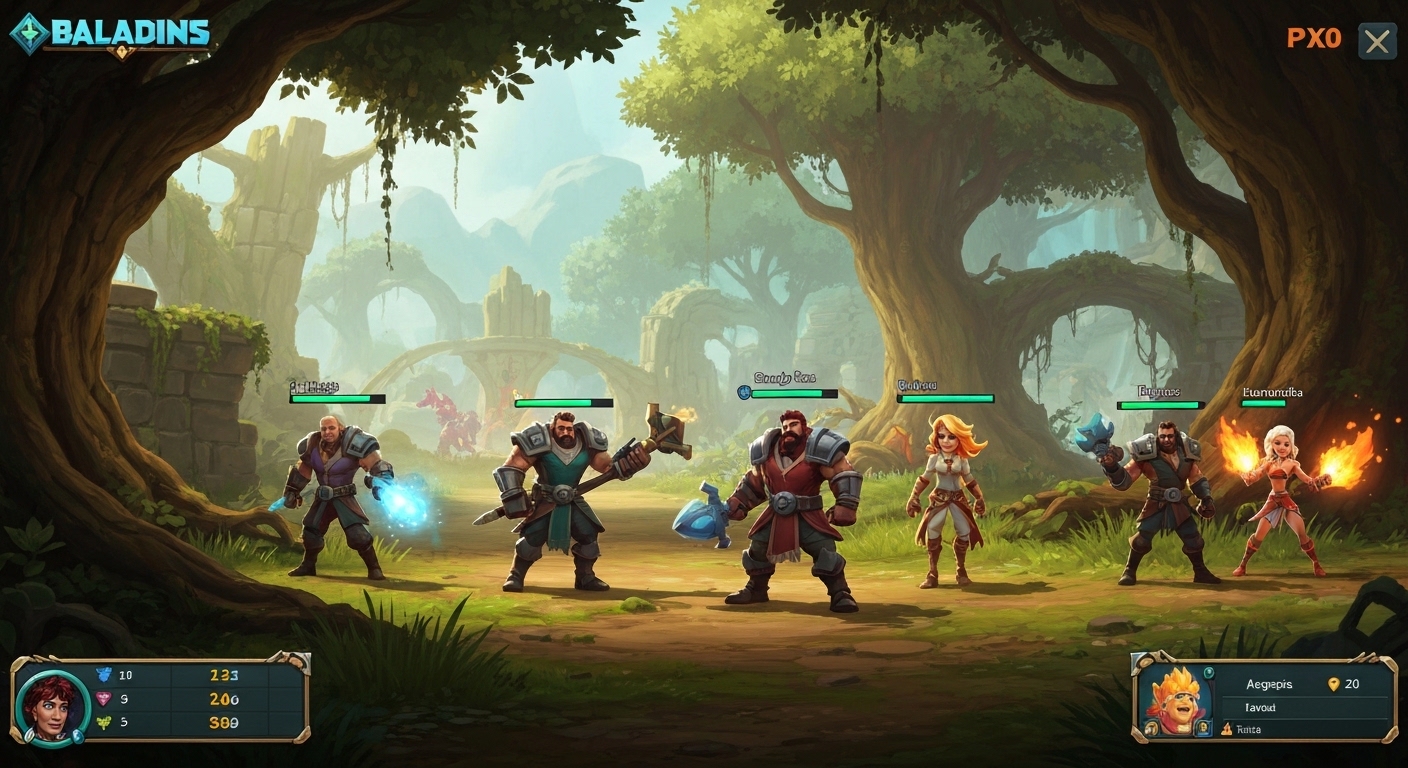Open the red-haired character portrait bottom left
Screen dimensions: 1408x768
click(52, 702)
